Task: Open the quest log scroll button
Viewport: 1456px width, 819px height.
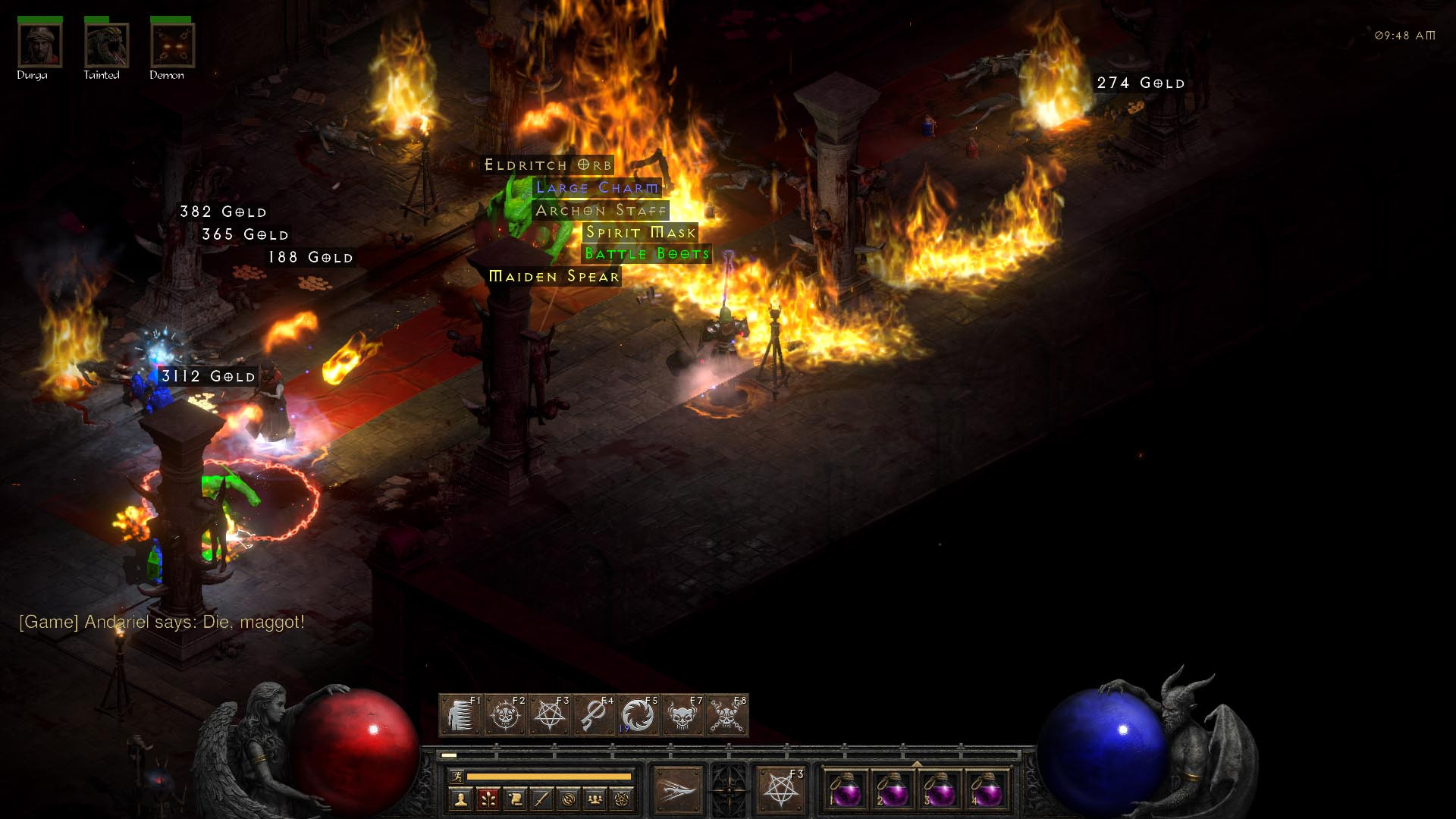Action: click(515, 799)
